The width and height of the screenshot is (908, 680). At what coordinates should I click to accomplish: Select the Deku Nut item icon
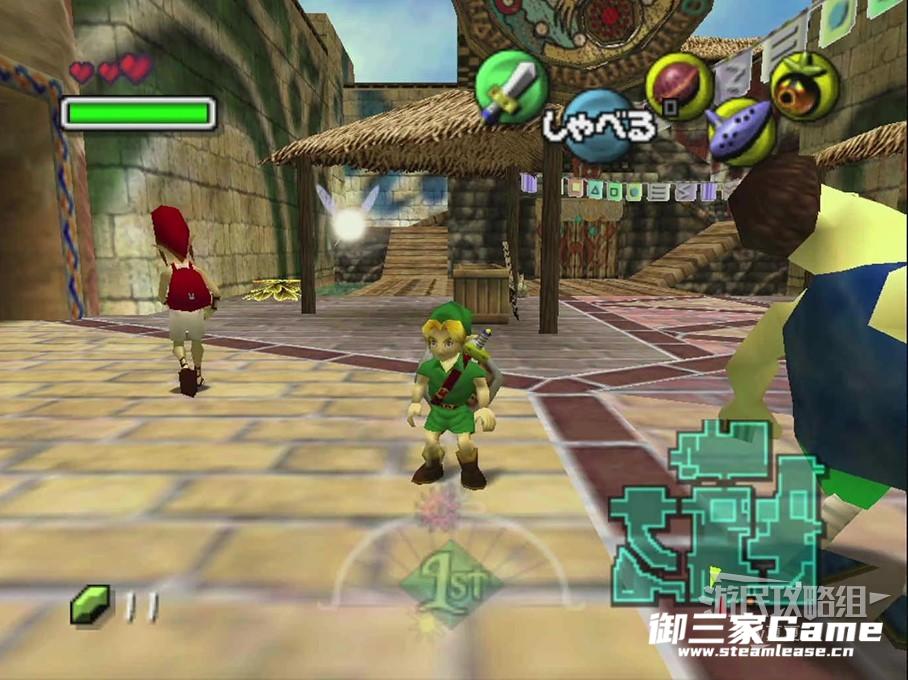(679, 86)
